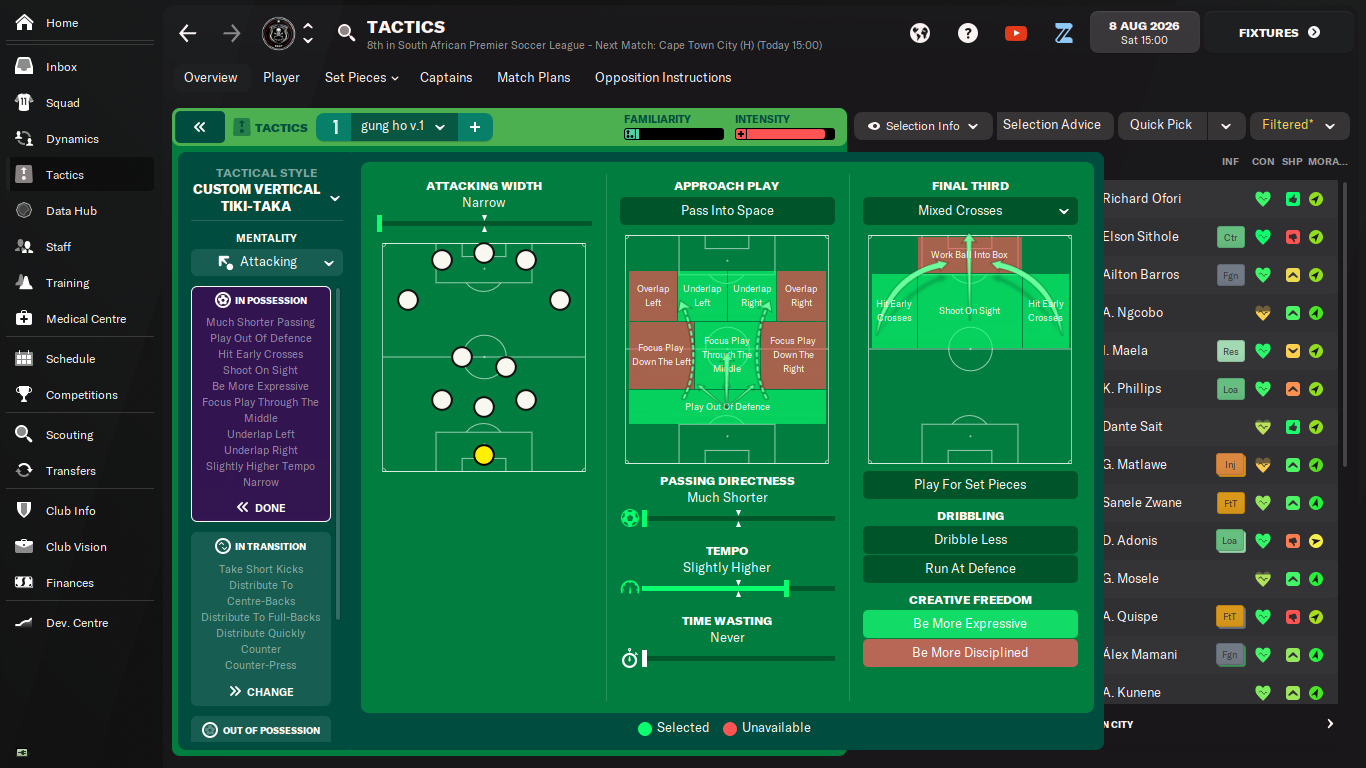
Task: Click Done on the In Possession panel
Action: tap(261, 508)
